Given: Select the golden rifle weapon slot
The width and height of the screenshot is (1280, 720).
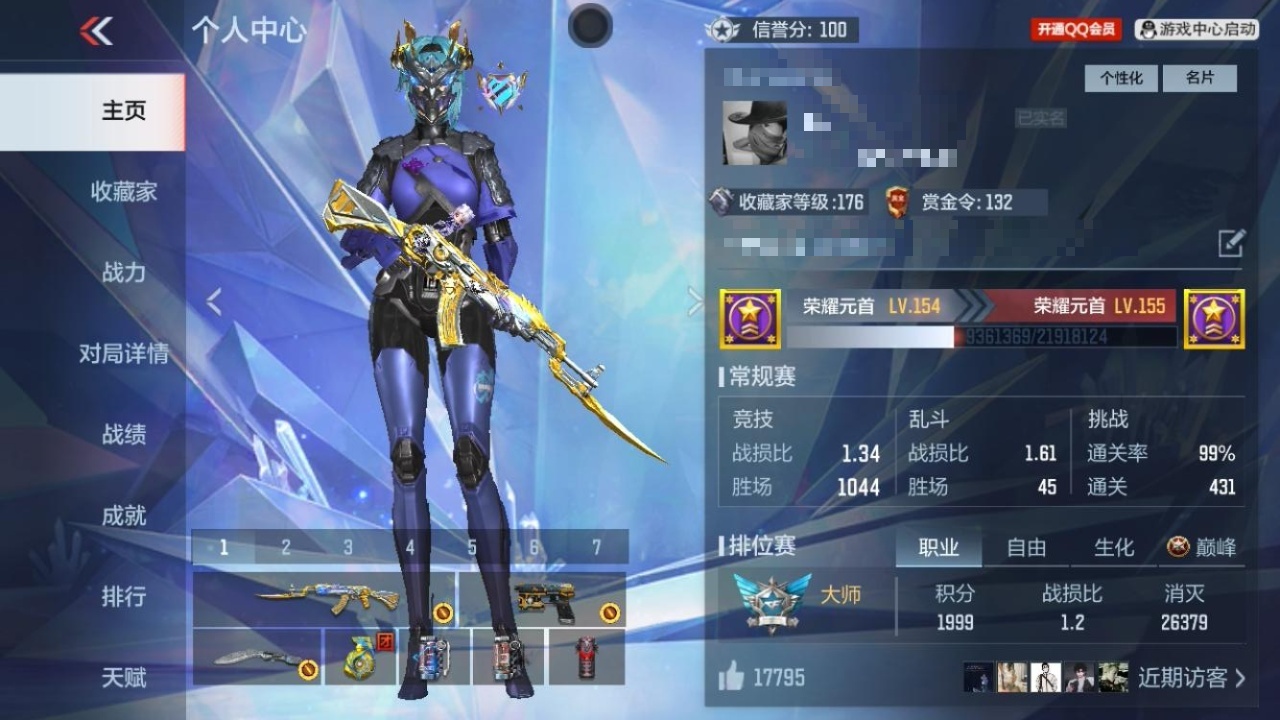Looking at the screenshot, I should point(324,599).
